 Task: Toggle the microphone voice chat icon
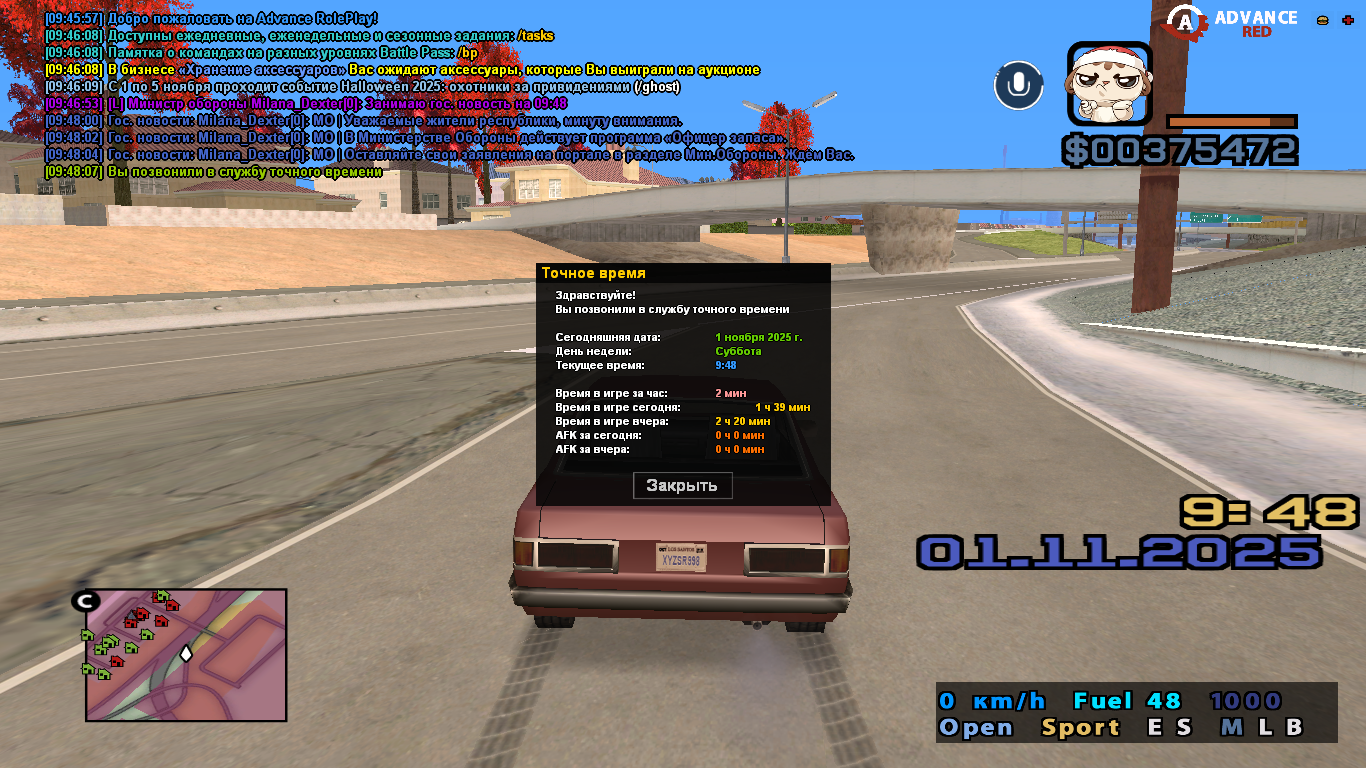[1018, 85]
